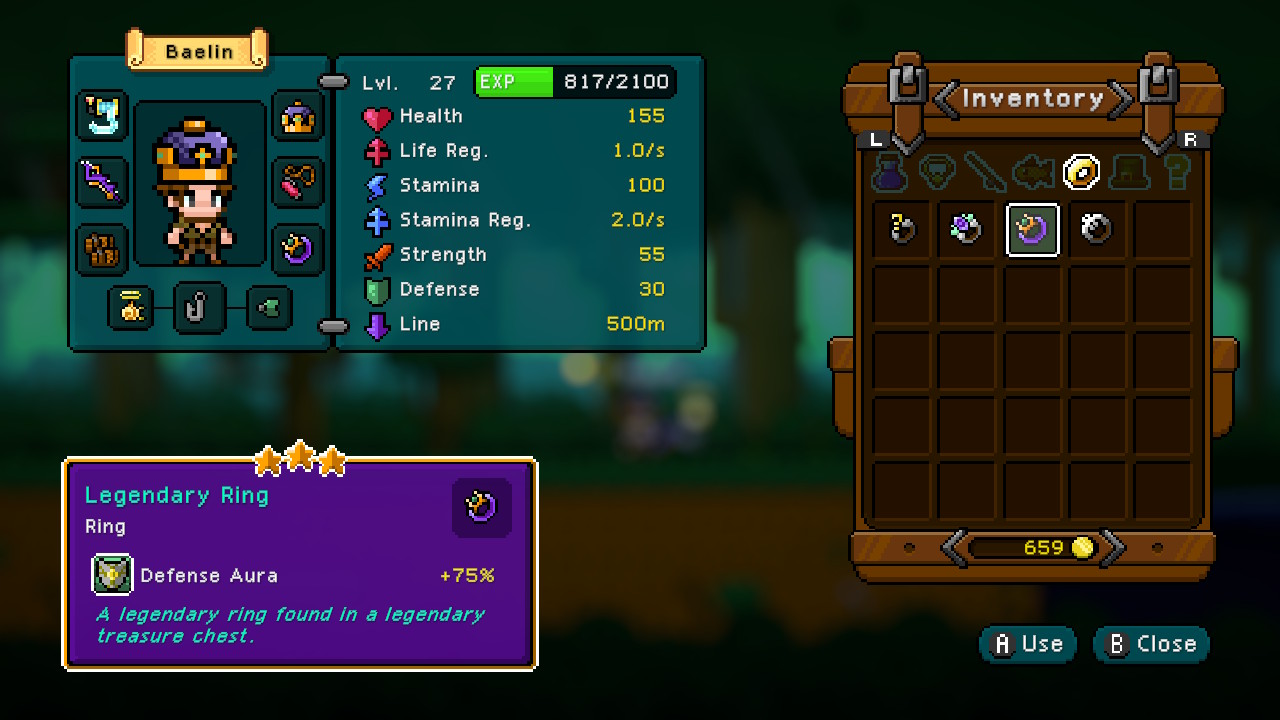Open the Hats inventory category

[1128, 172]
